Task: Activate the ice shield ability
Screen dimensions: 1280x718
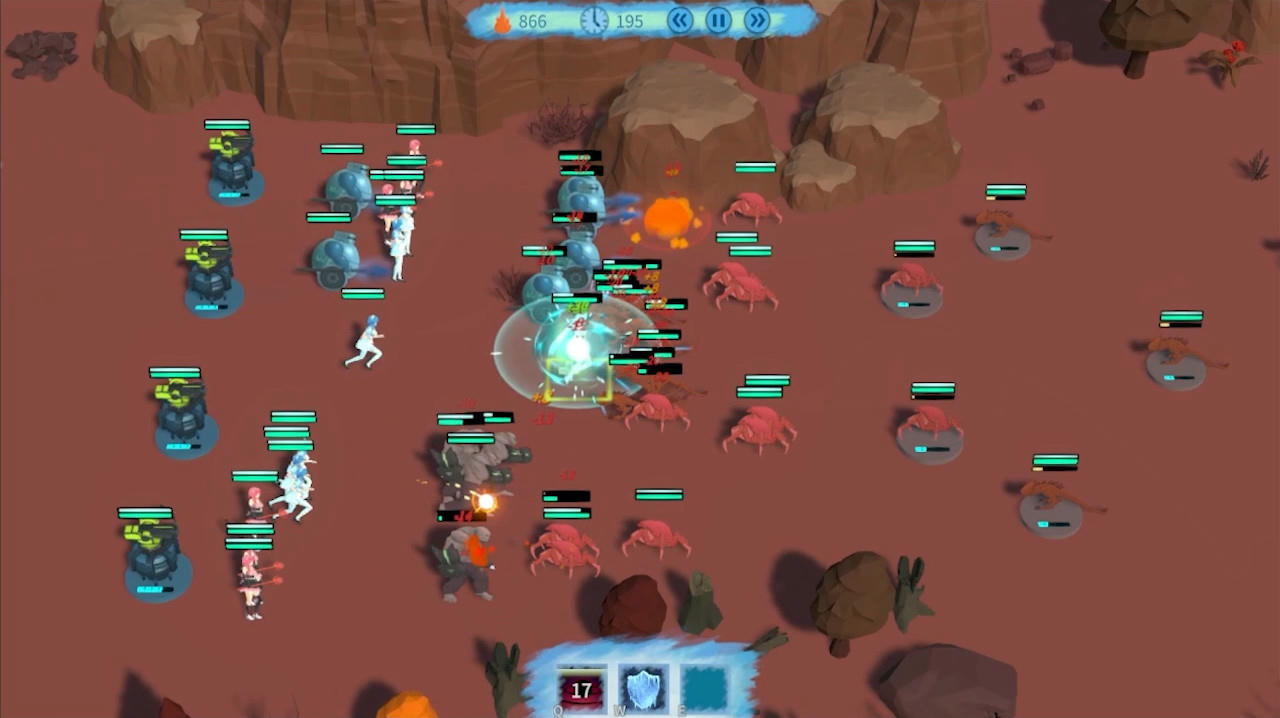Action: (643, 689)
